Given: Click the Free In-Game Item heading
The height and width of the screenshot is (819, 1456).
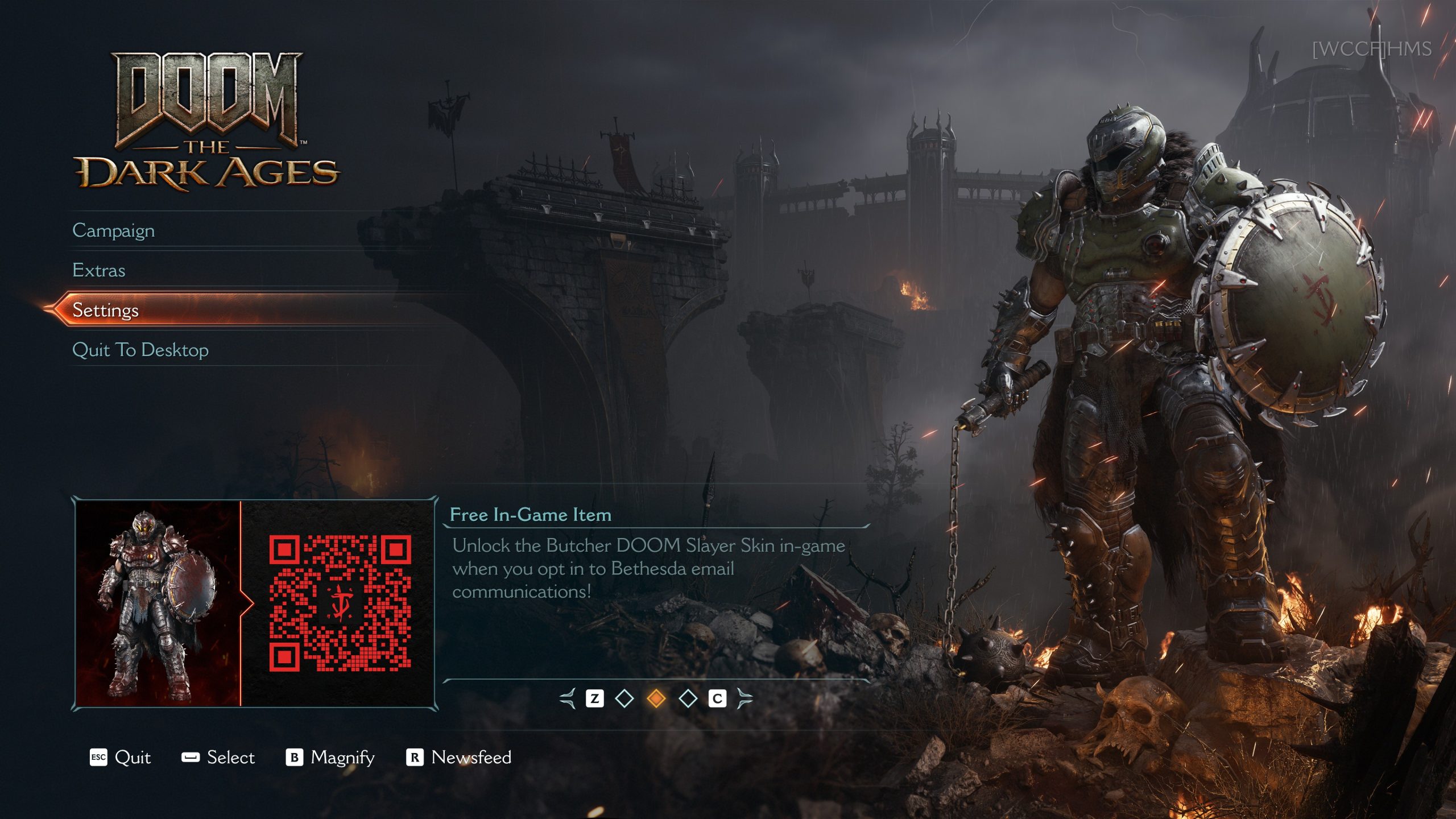Looking at the screenshot, I should pyautogui.click(x=531, y=515).
